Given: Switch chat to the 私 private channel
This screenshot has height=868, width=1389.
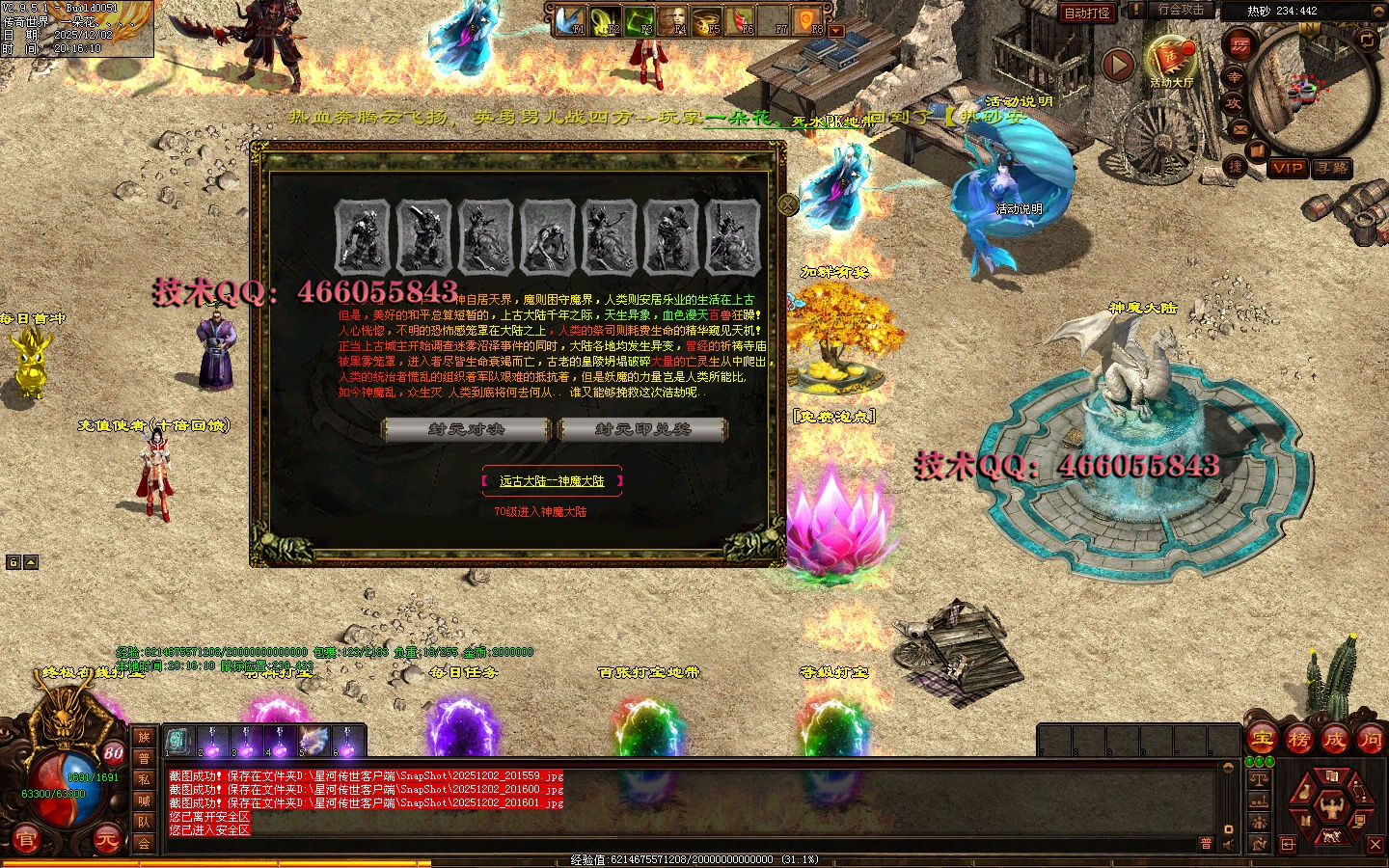Looking at the screenshot, I should (x=144, y=779).
